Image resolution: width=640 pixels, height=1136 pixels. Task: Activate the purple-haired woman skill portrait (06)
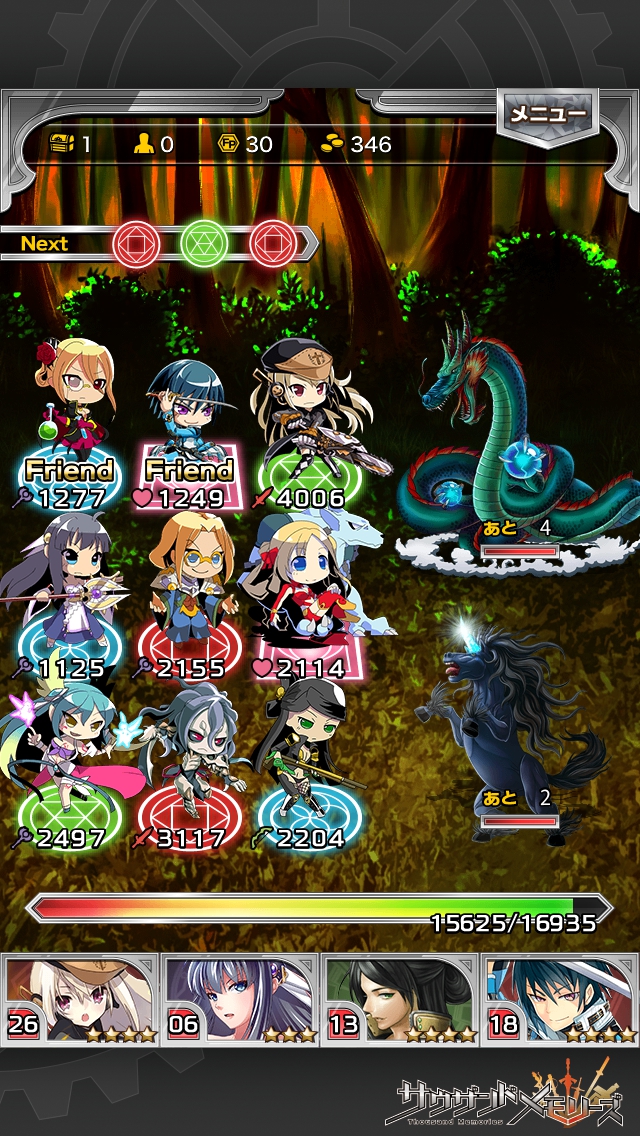pos(241,998)
